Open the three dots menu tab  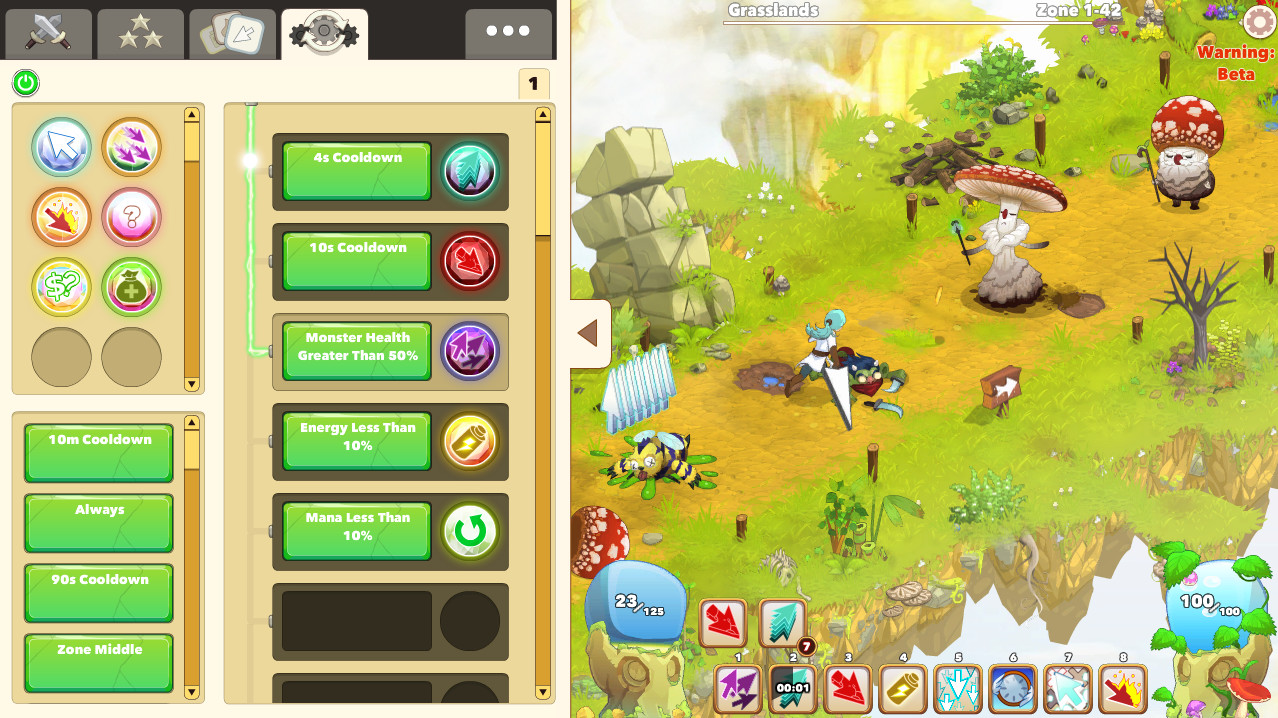tap(508, 33)
